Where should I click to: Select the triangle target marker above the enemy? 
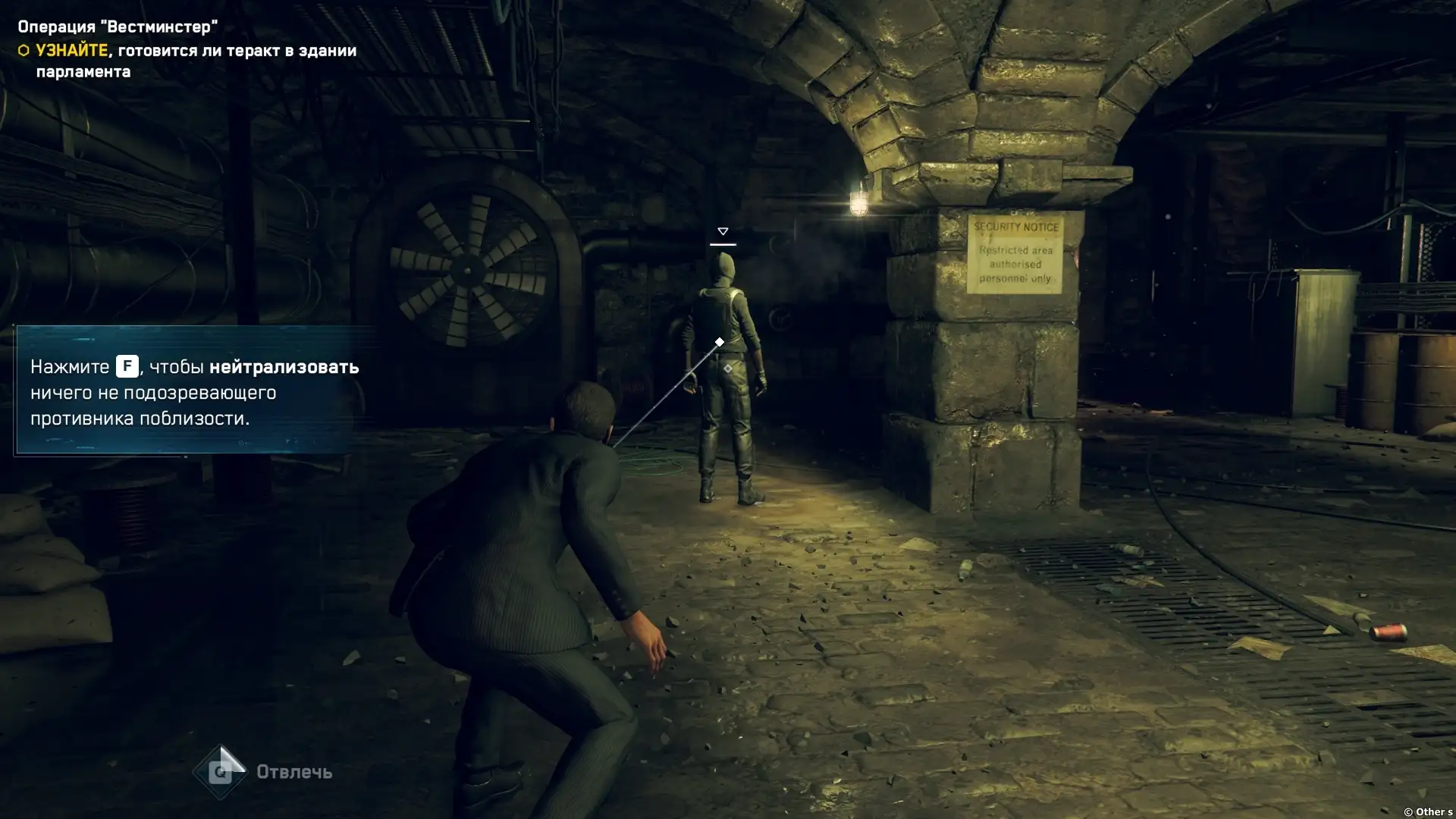723,232
